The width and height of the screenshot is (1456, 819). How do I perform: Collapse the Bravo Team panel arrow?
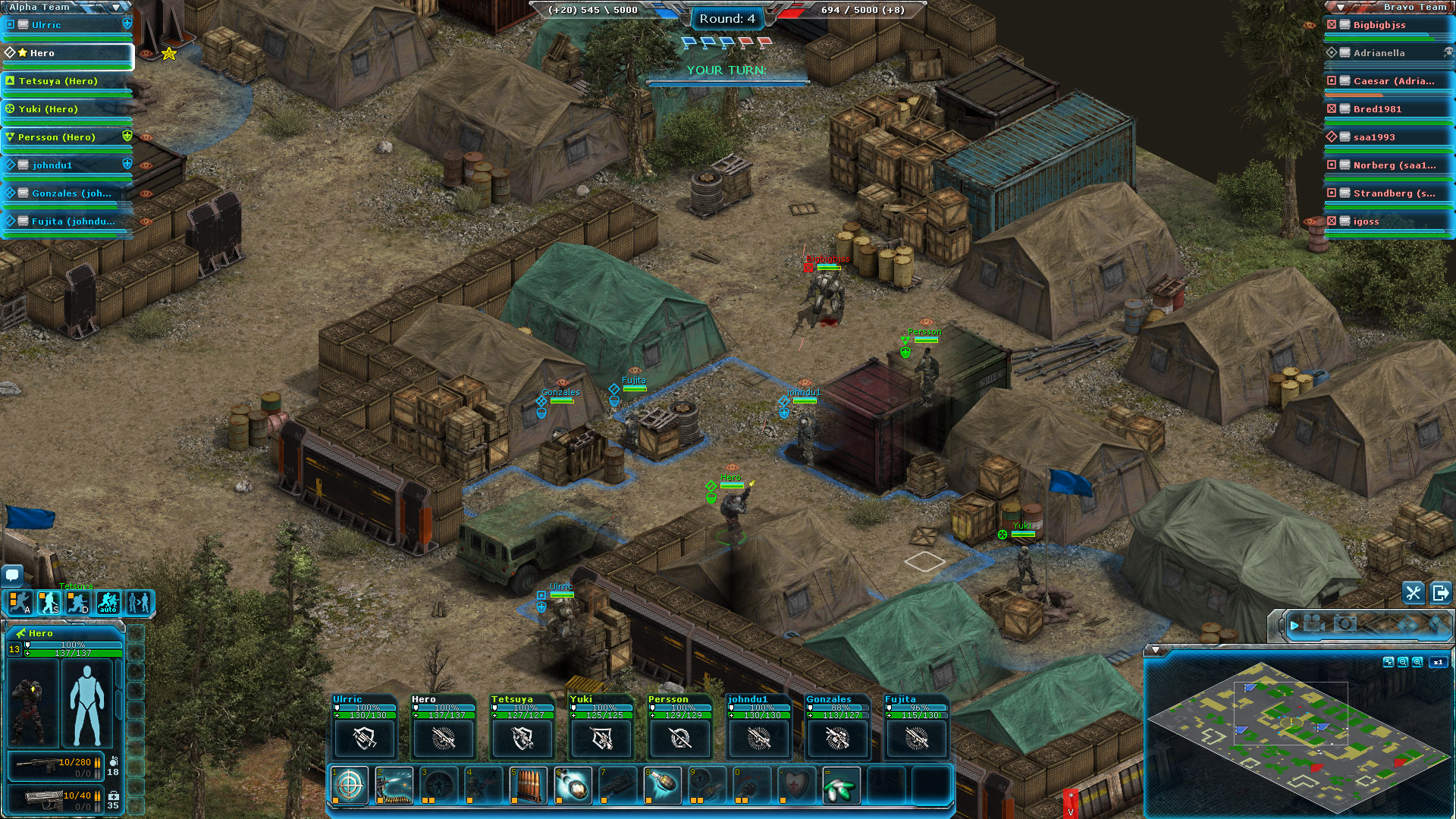pyautogui.click(x=1339, y=5)
